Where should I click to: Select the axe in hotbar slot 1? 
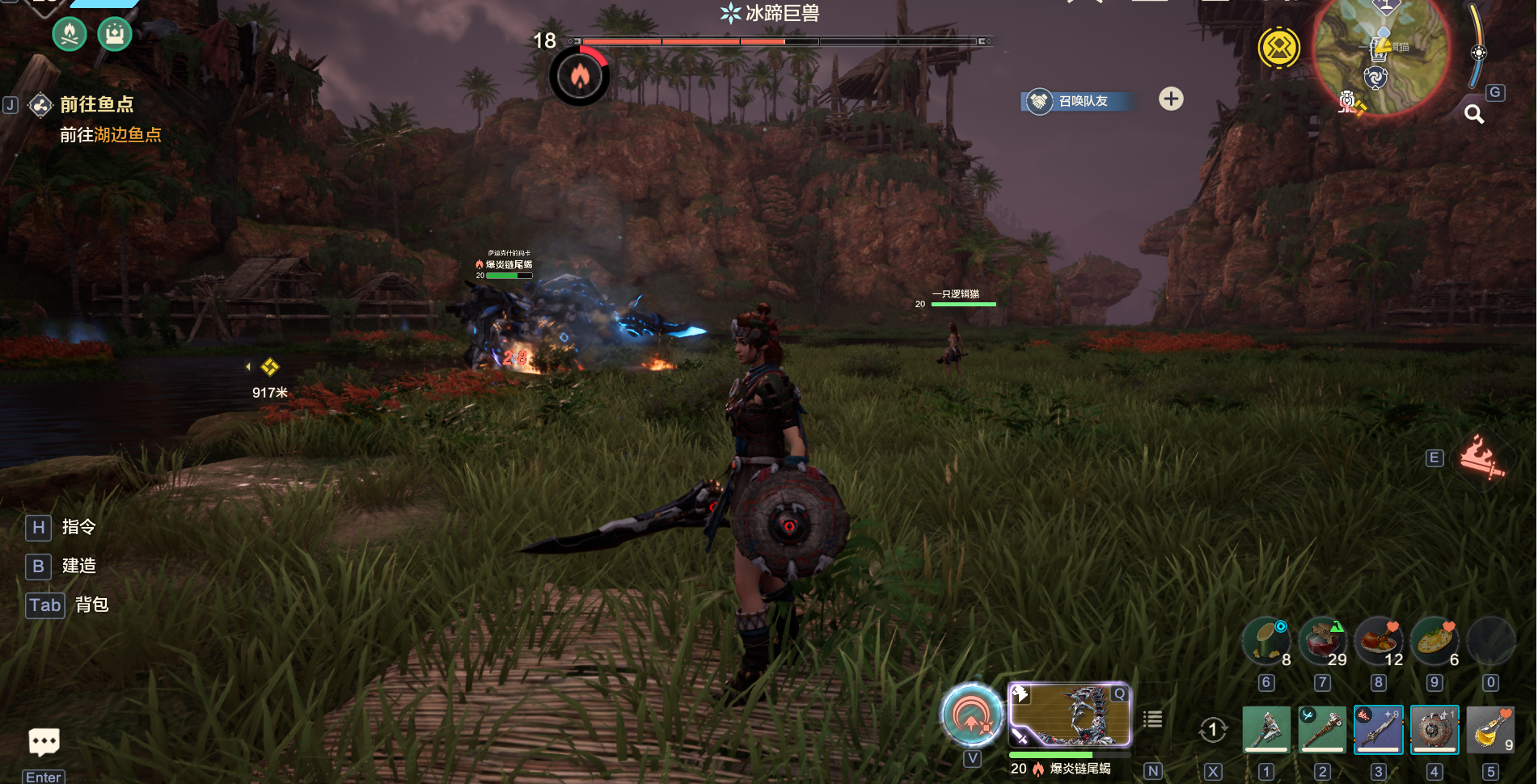[1266, 729]
